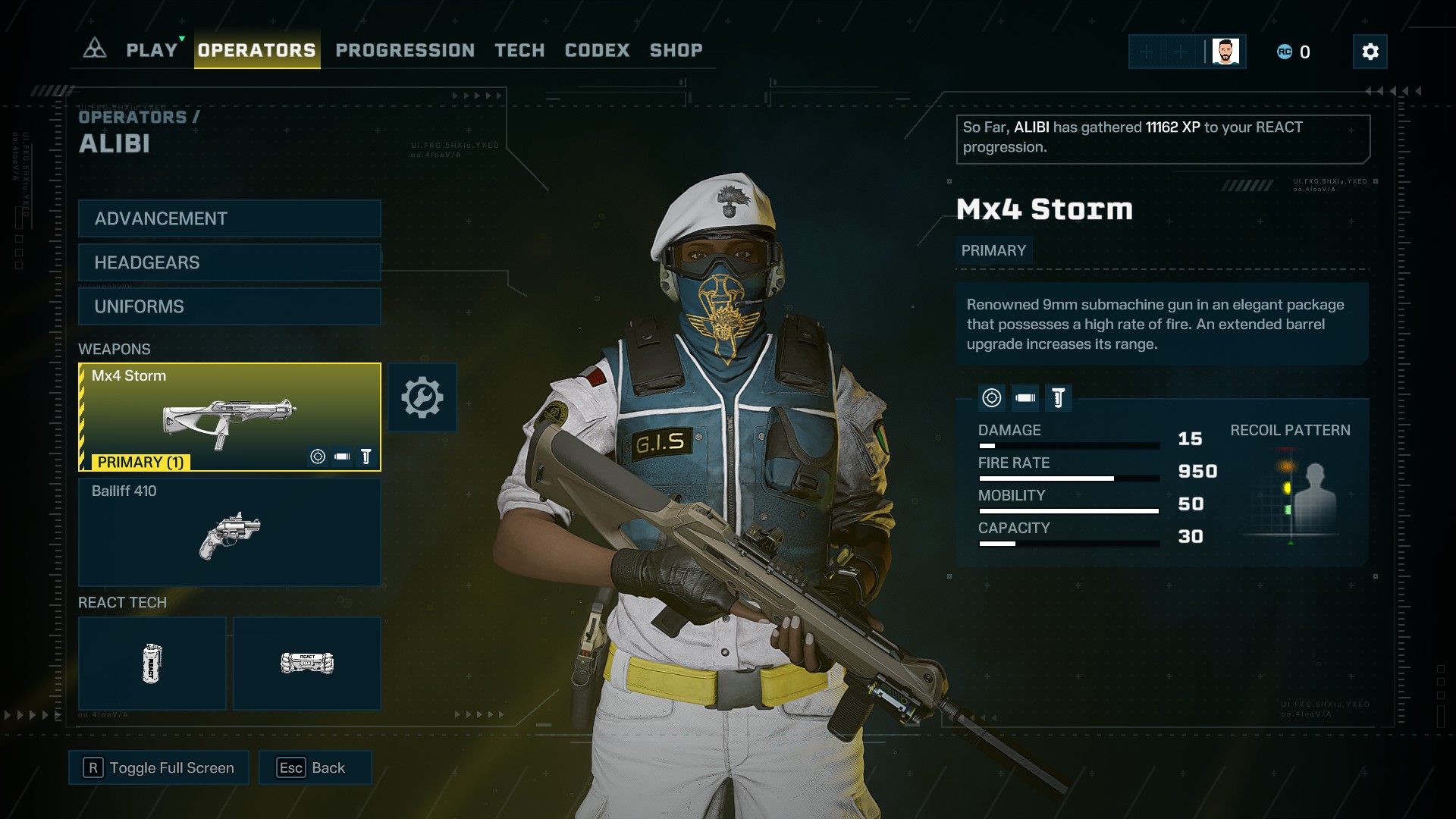This screenshot has width=1456, height=819.
Task: Select the Mx4 Storm primary weapon
Action: (x=229, y=417)
